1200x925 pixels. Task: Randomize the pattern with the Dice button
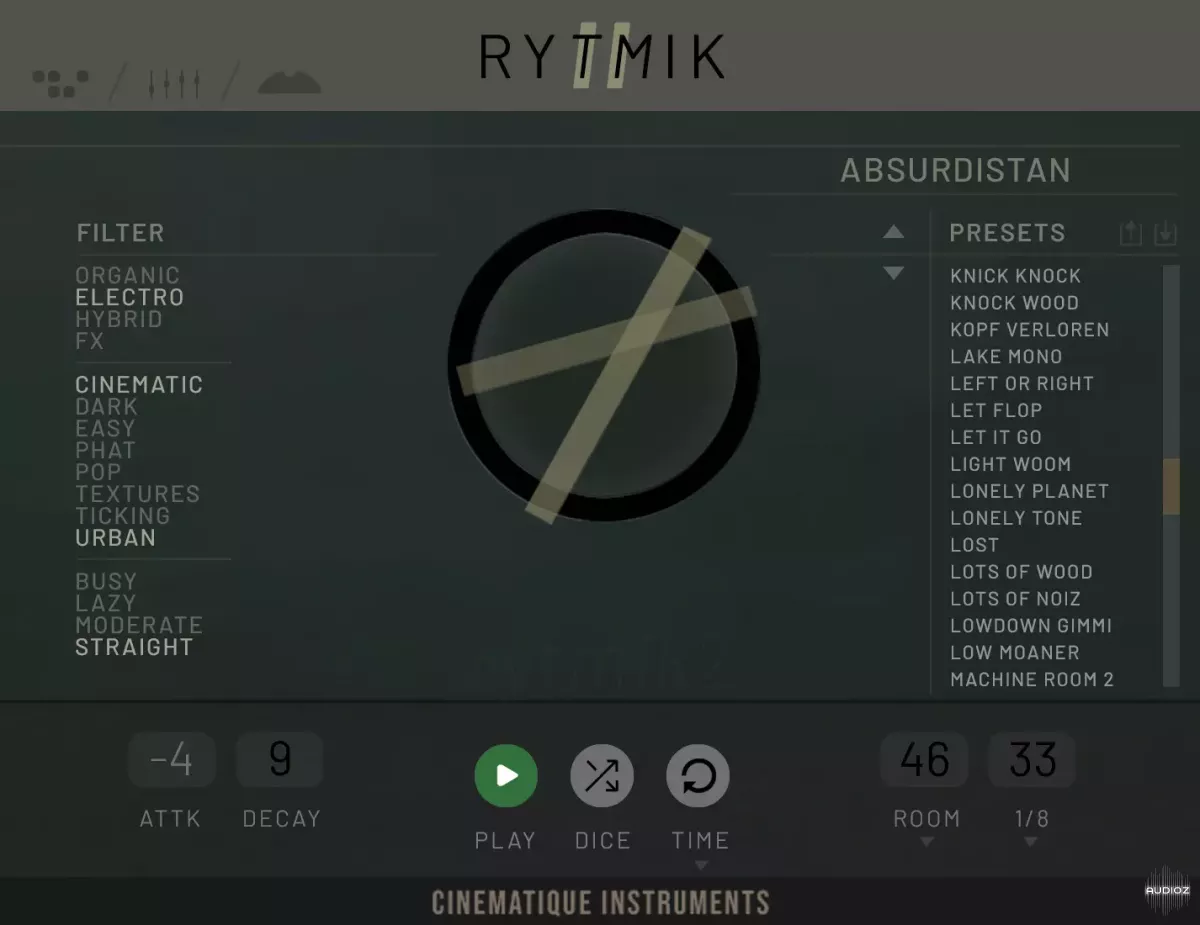(x=602, y=775)
